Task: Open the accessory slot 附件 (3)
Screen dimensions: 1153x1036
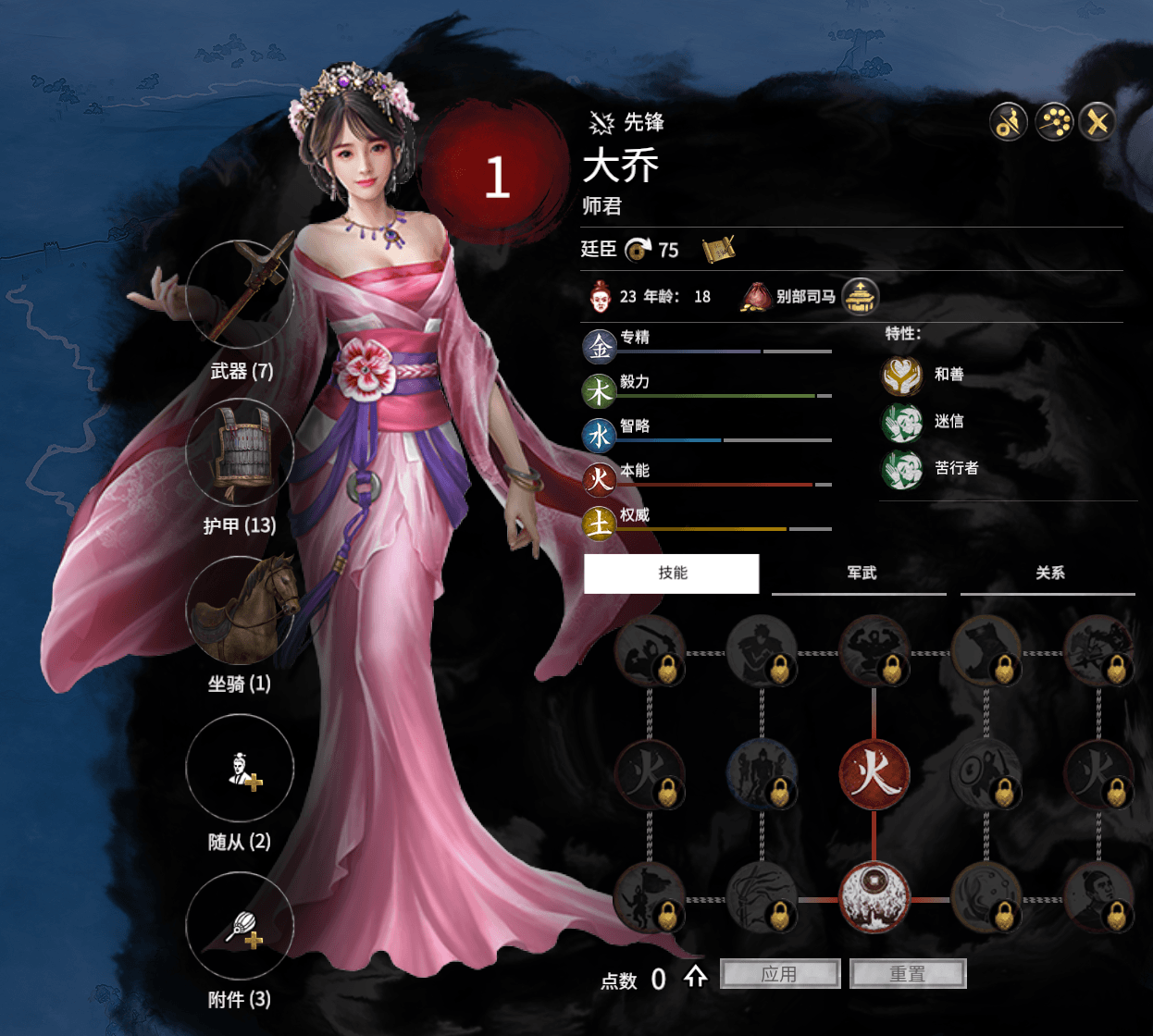Action: [241, 927]
